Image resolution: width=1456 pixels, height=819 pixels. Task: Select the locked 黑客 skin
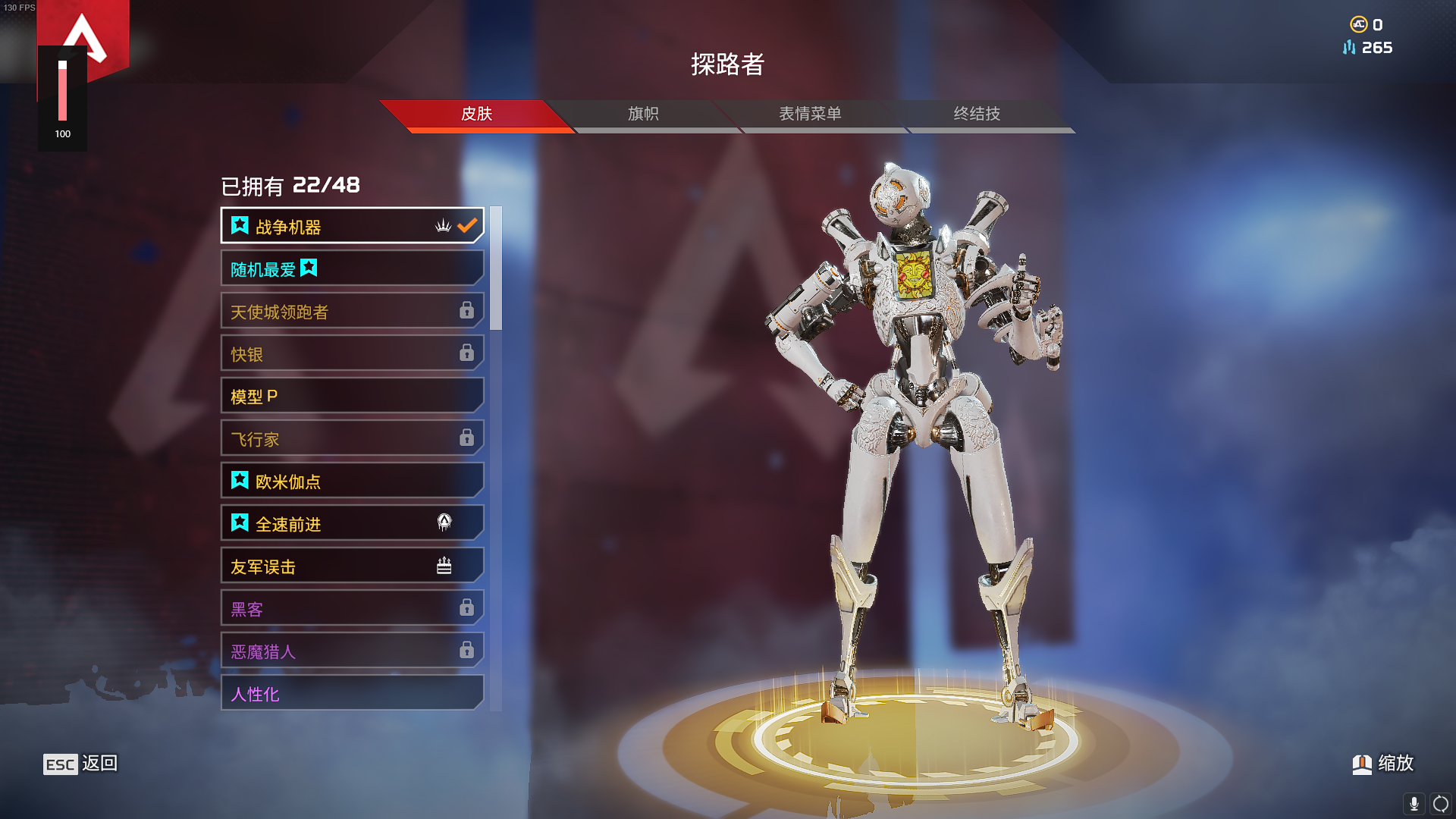point(352,608)
